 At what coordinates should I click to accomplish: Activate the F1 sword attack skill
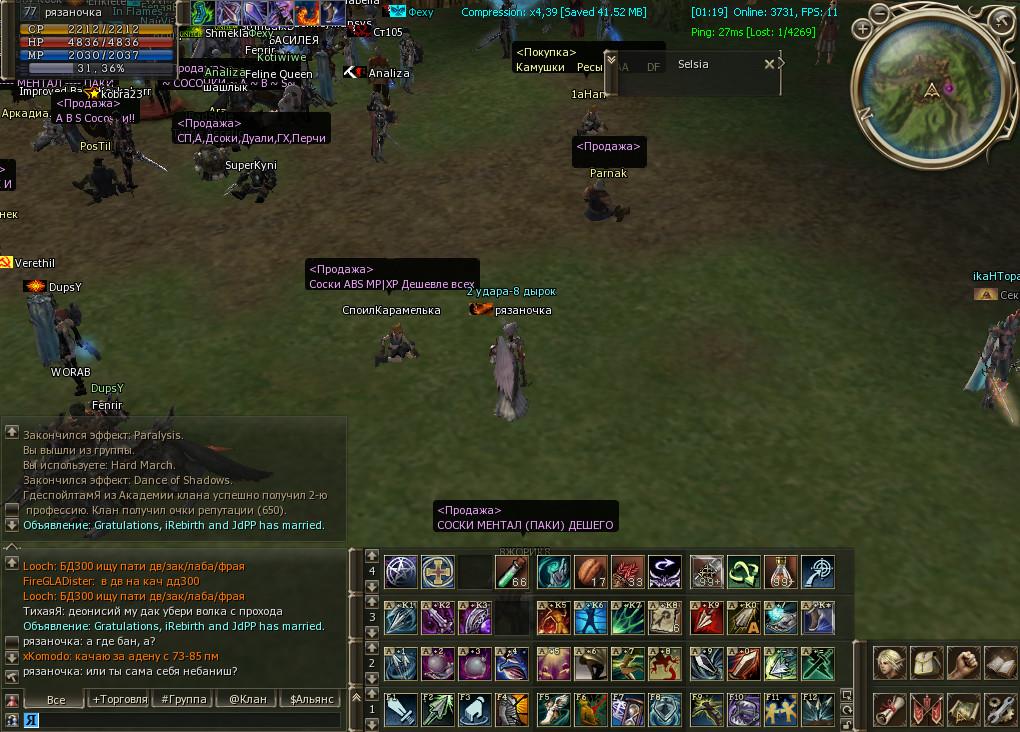pos(401,709)
